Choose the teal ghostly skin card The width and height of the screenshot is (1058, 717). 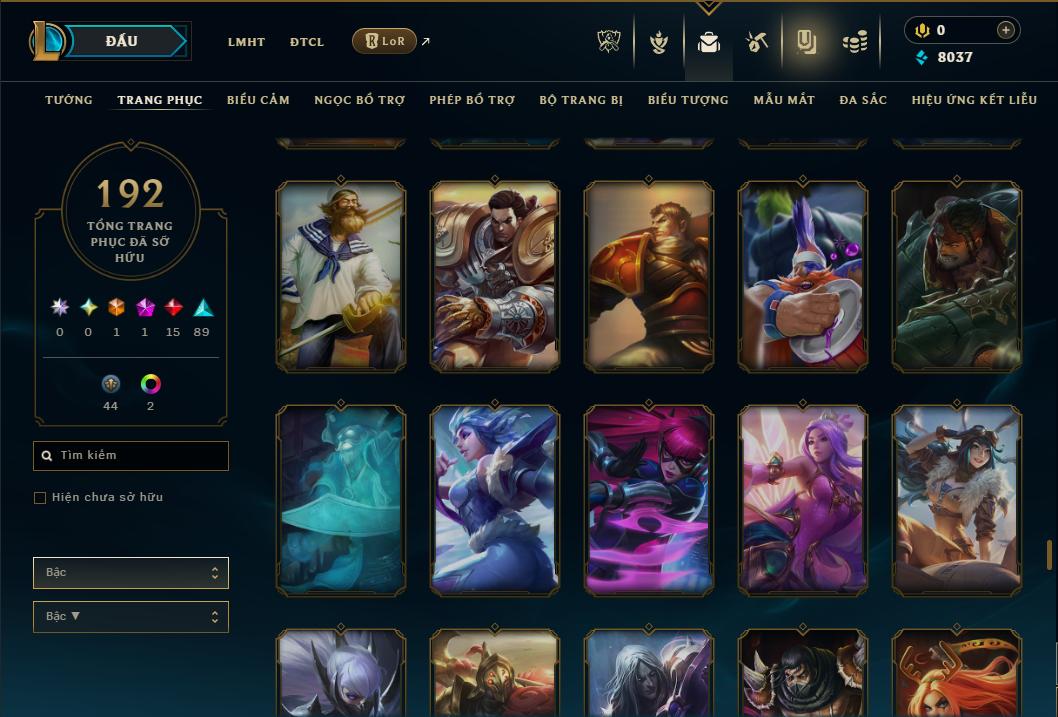[341, 500]
